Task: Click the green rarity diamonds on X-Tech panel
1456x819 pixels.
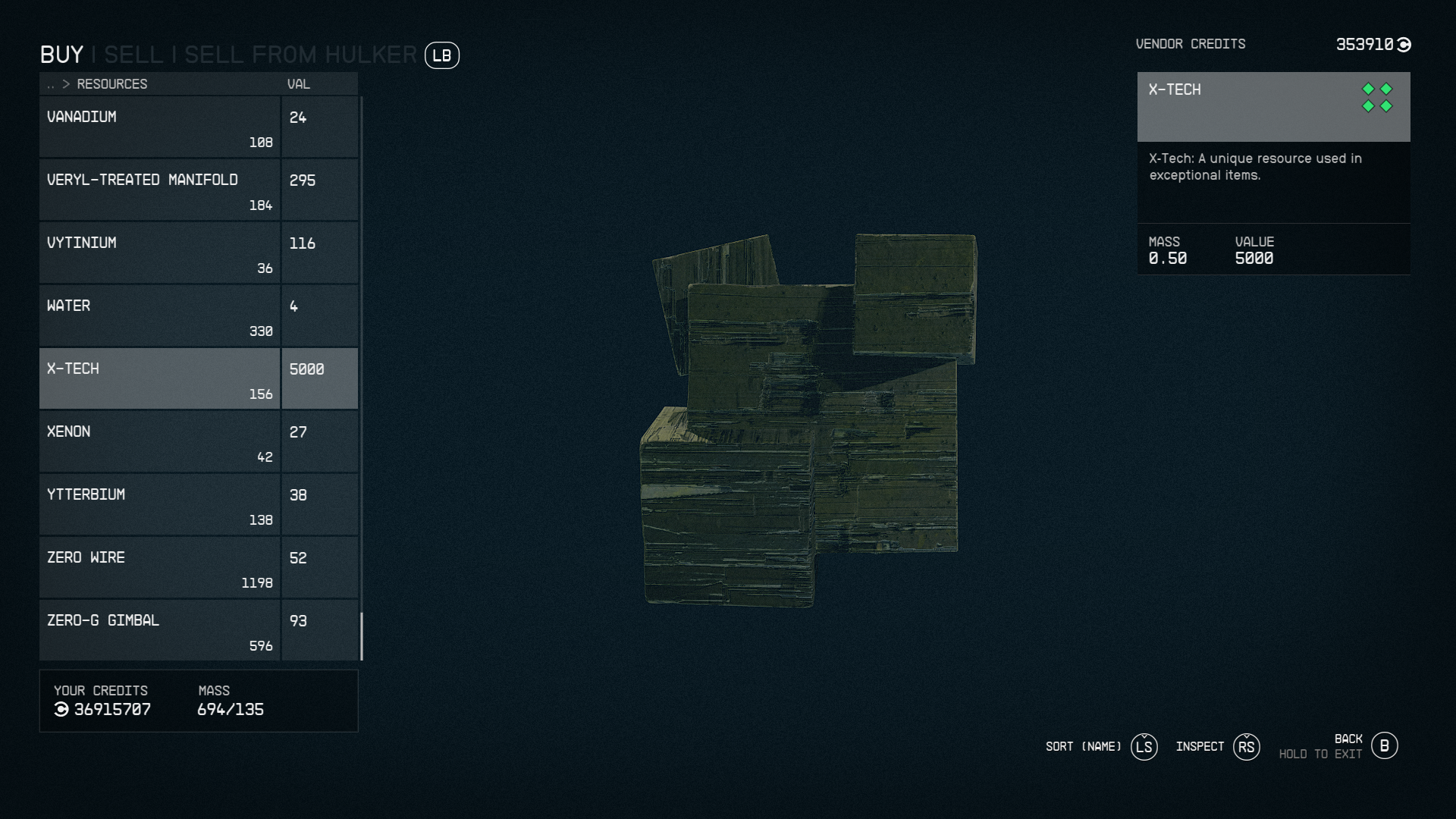Action: pyautogui.click(x=1378, y=97)
